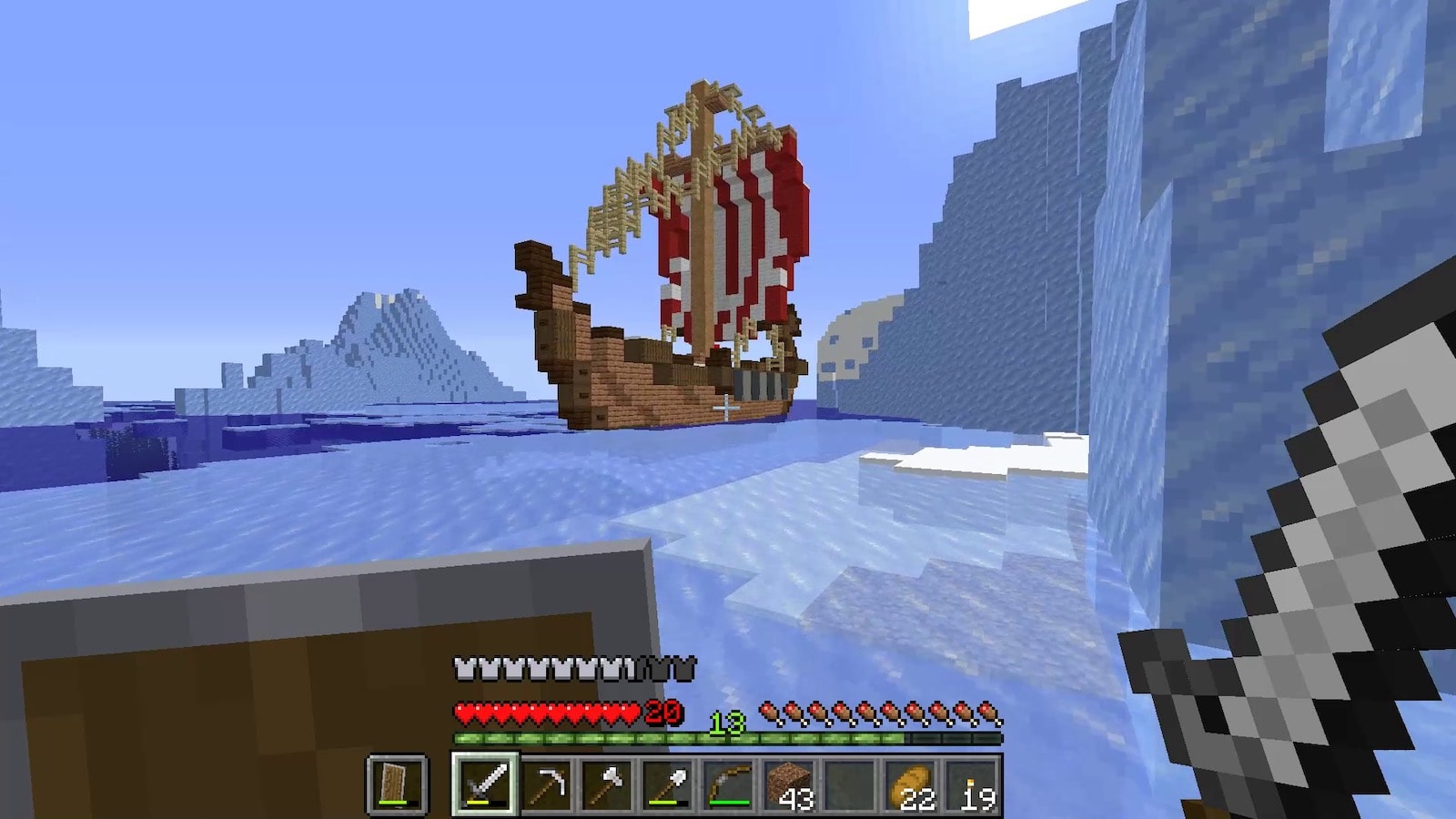Select the torch stack of 19
Screen dimensions: 1456x819
click(x=972, y=784)
